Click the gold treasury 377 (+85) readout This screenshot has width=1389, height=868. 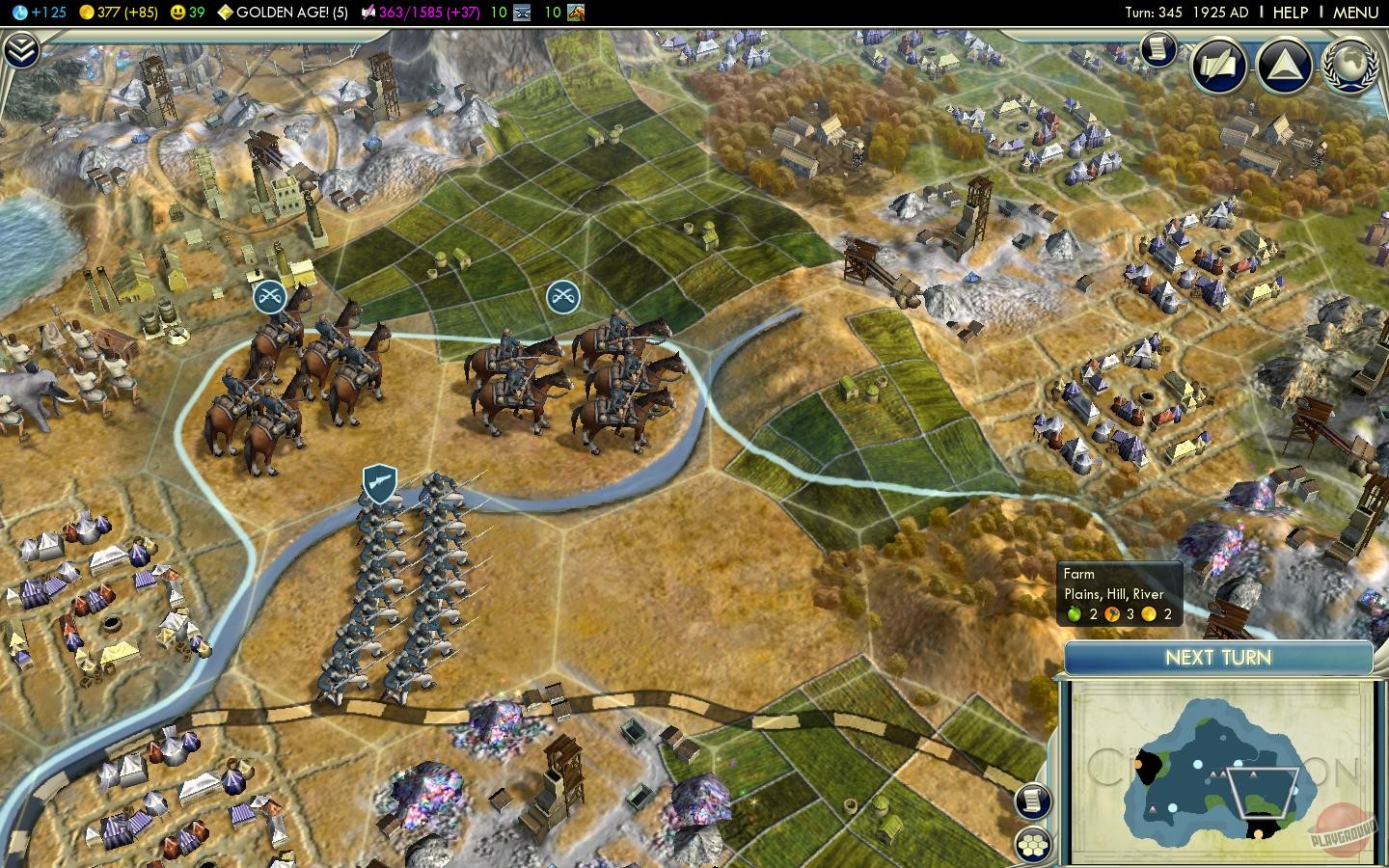[118, 13]
